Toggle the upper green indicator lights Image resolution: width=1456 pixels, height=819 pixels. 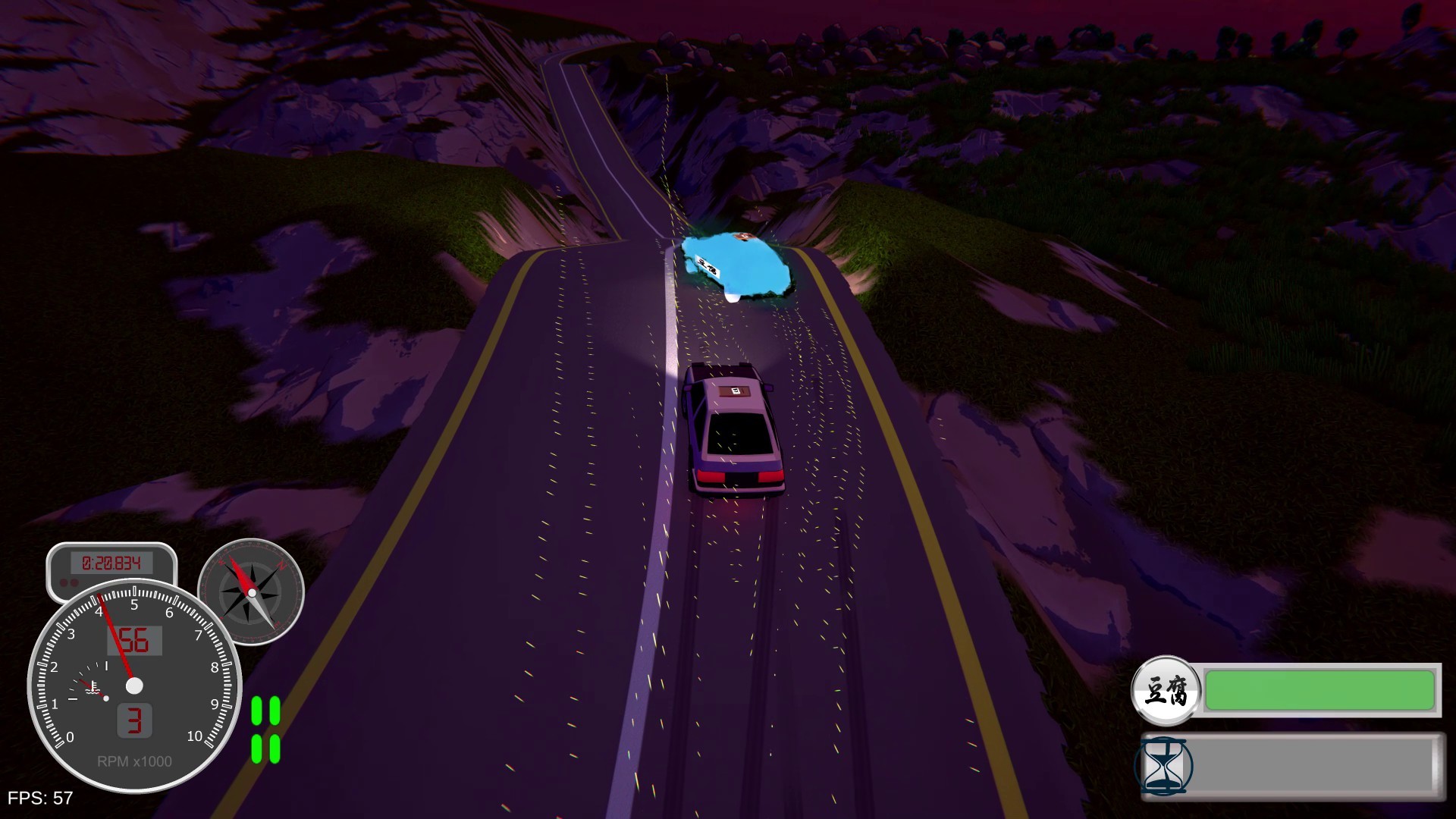point(266,709)
